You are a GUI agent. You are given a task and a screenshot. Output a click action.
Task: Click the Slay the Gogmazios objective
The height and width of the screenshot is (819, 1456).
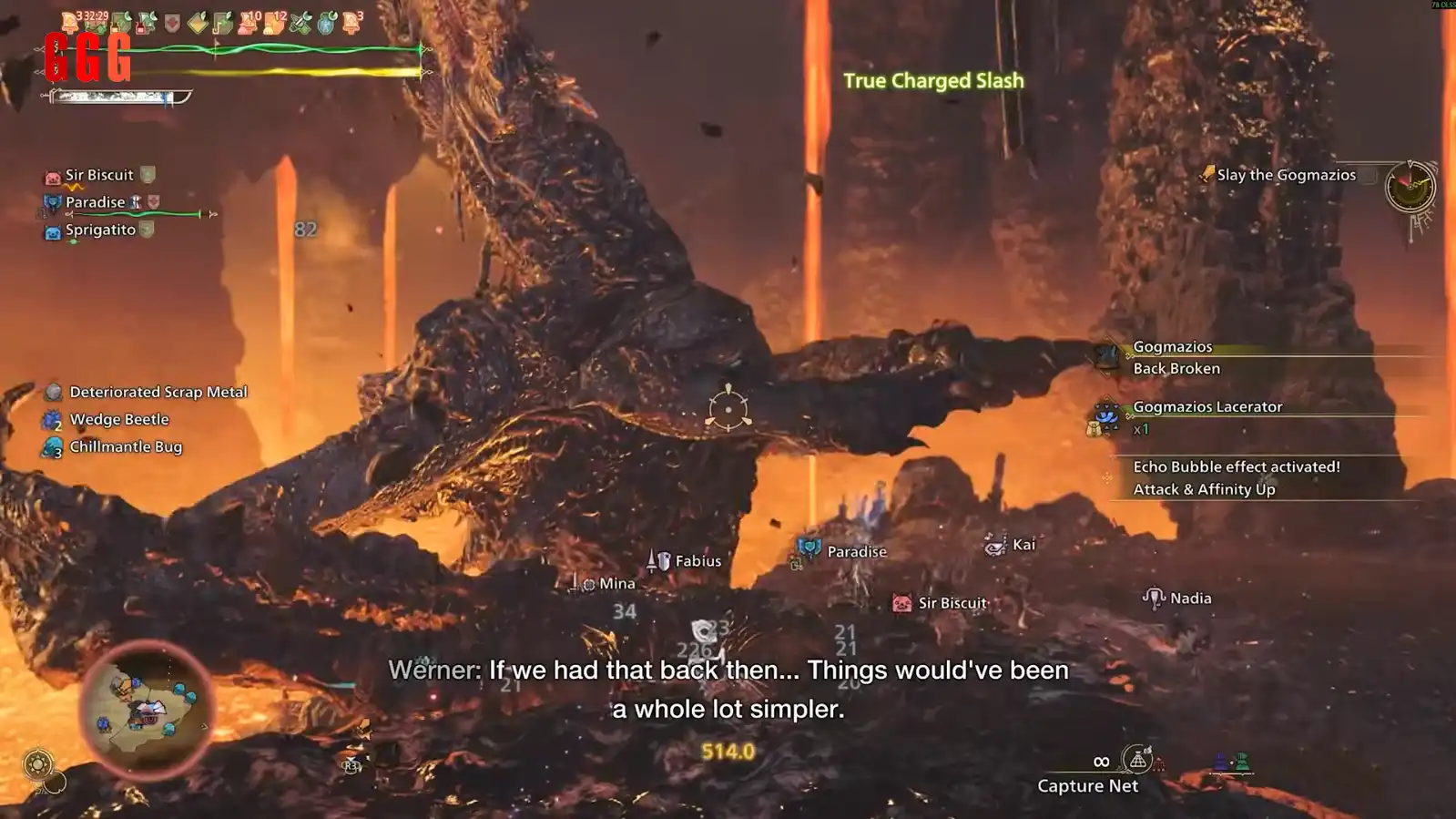[x=1285, y=175]
